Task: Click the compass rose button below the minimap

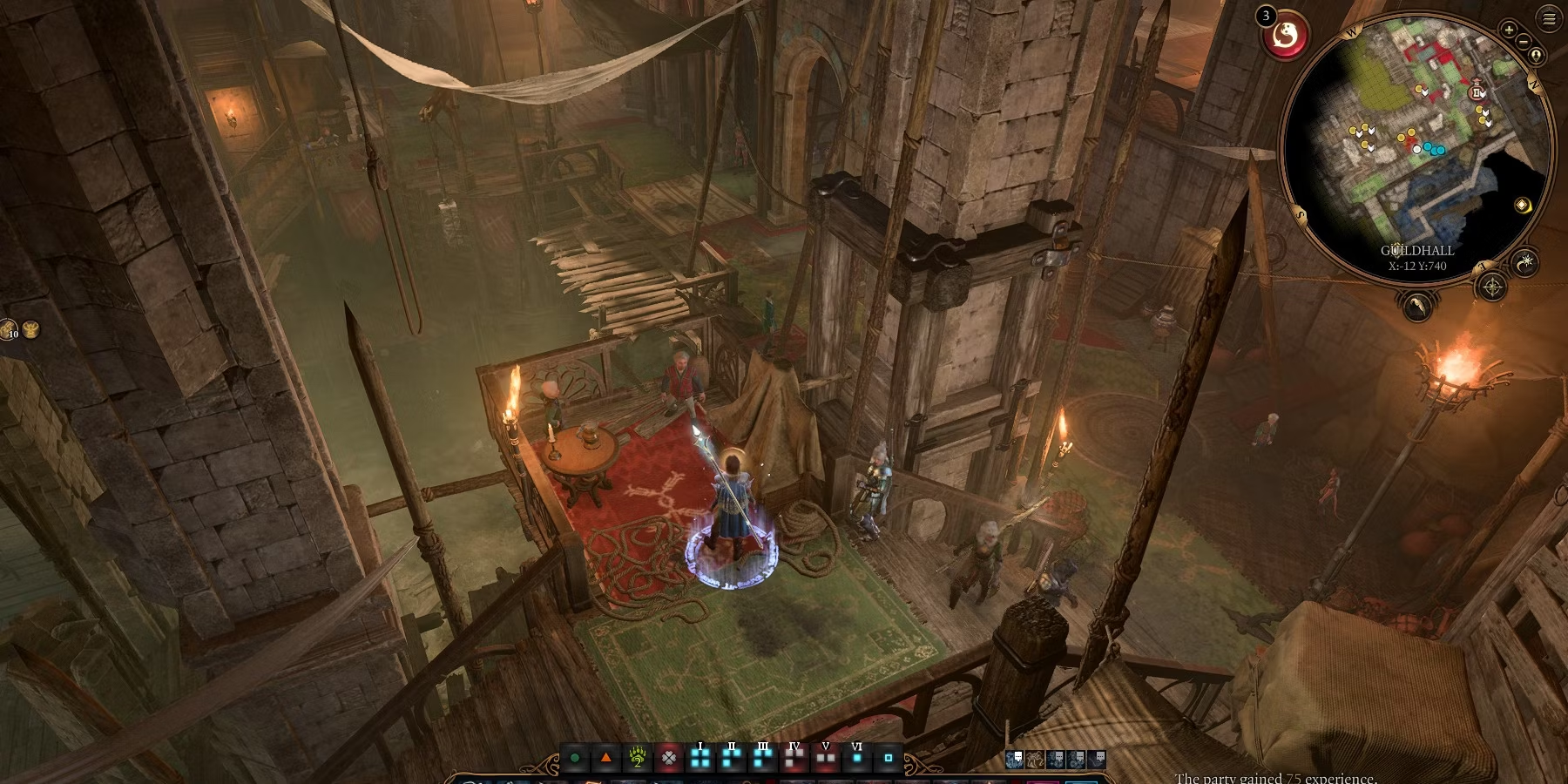Action: tap(1492, 287)
